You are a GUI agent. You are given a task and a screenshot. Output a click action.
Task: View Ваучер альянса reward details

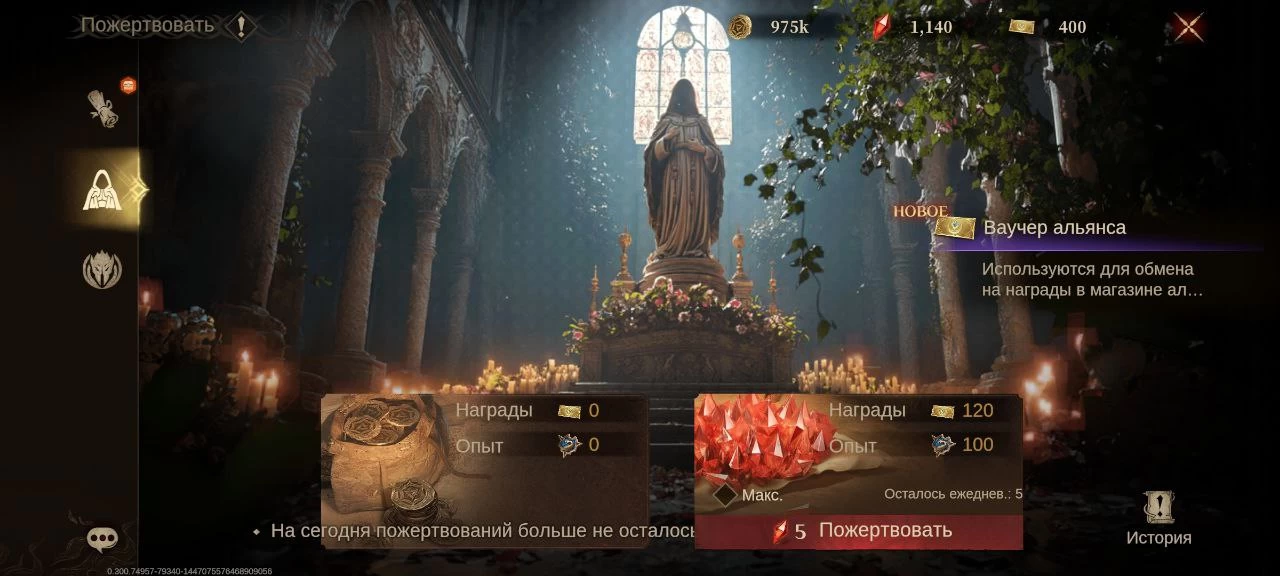(x=1054, y=228)
